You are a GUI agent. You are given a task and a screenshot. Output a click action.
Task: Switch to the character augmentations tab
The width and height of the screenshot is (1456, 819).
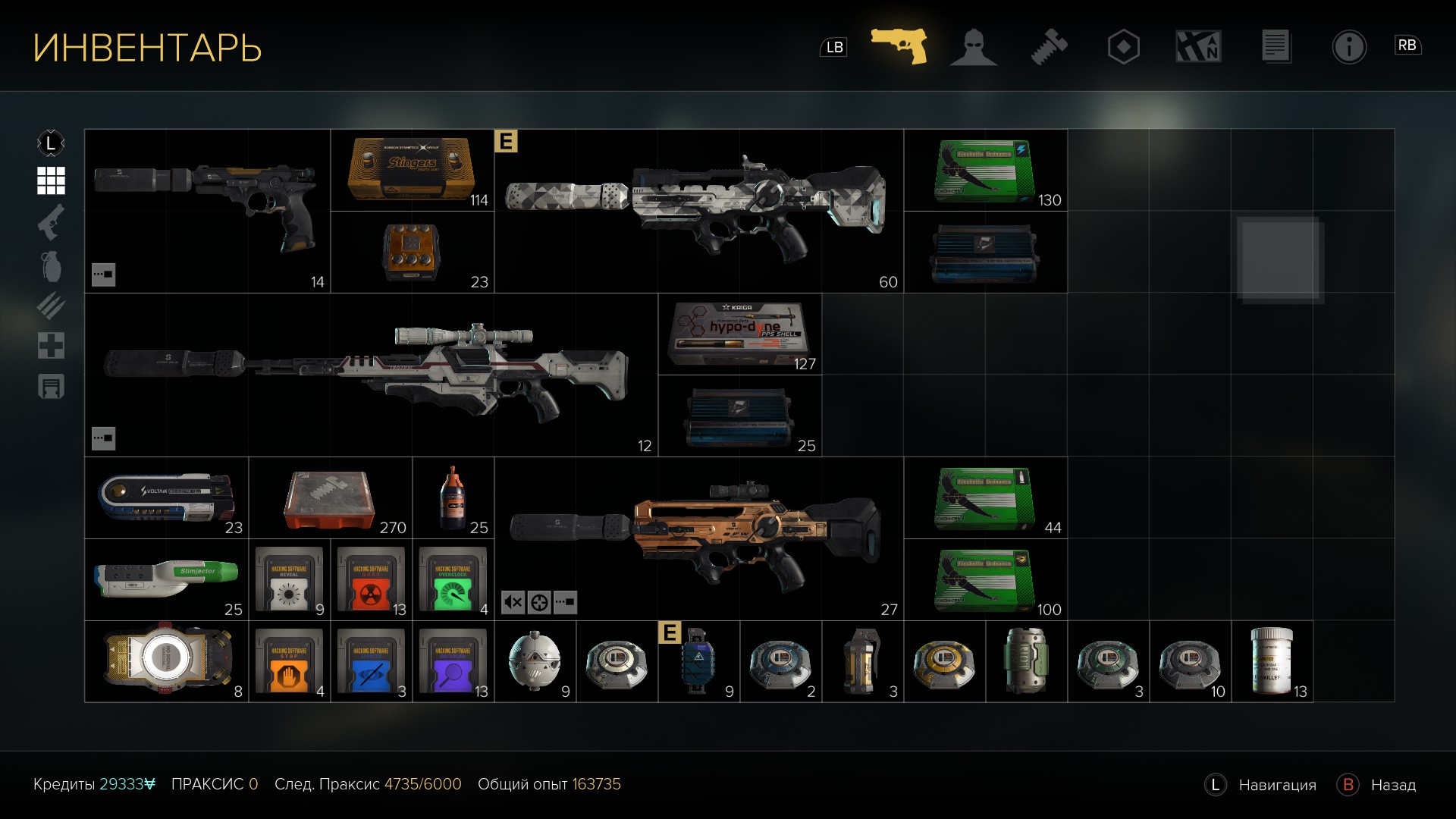974,47
